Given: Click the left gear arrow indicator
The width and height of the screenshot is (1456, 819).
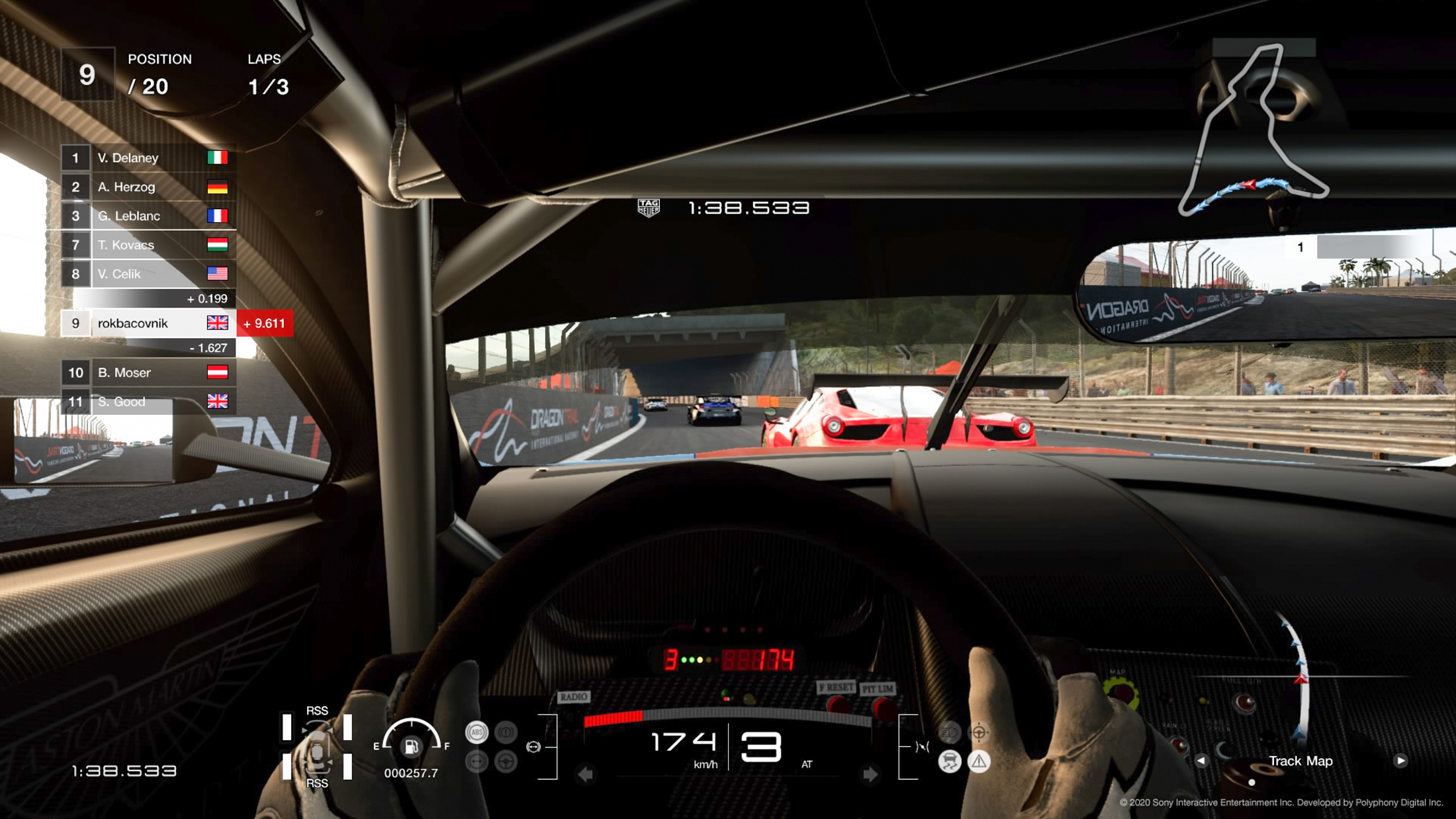Looking at the screenshot, I should click(585, 773).
